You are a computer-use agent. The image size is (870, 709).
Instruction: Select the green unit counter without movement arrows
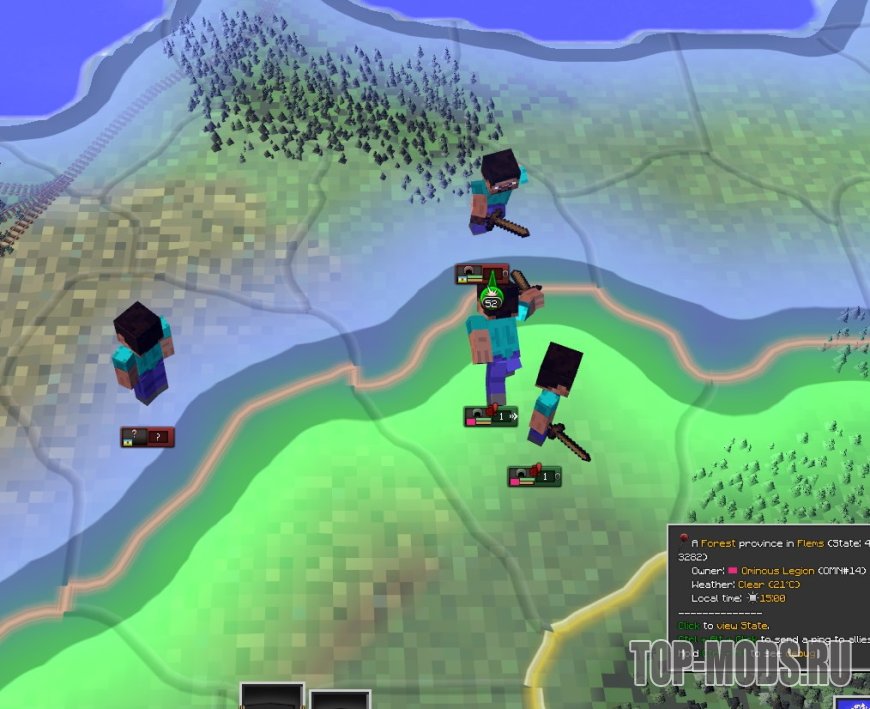pos(534,477)
